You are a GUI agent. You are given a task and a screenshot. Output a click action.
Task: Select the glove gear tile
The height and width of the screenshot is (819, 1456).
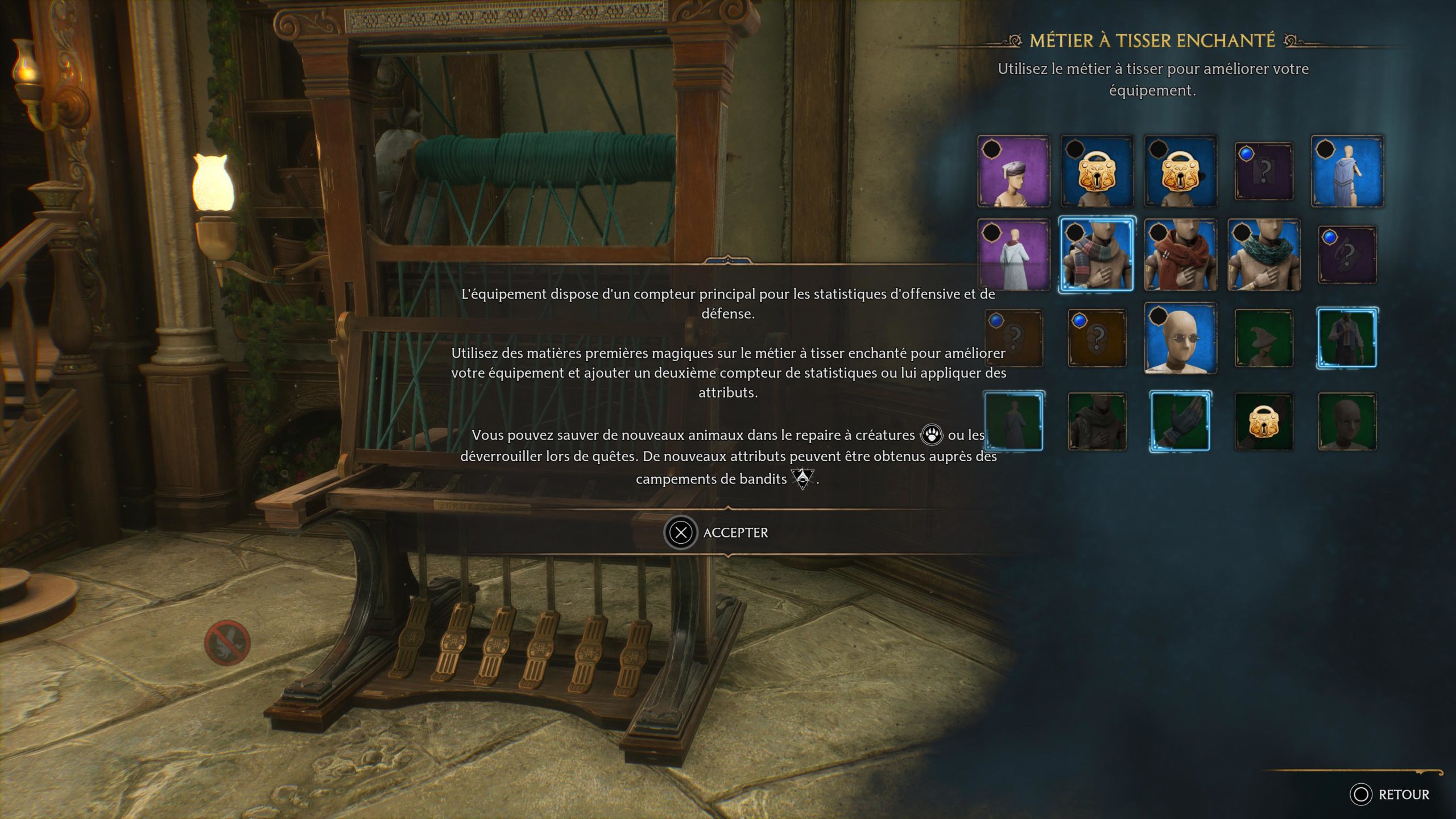click(1180, 421)
